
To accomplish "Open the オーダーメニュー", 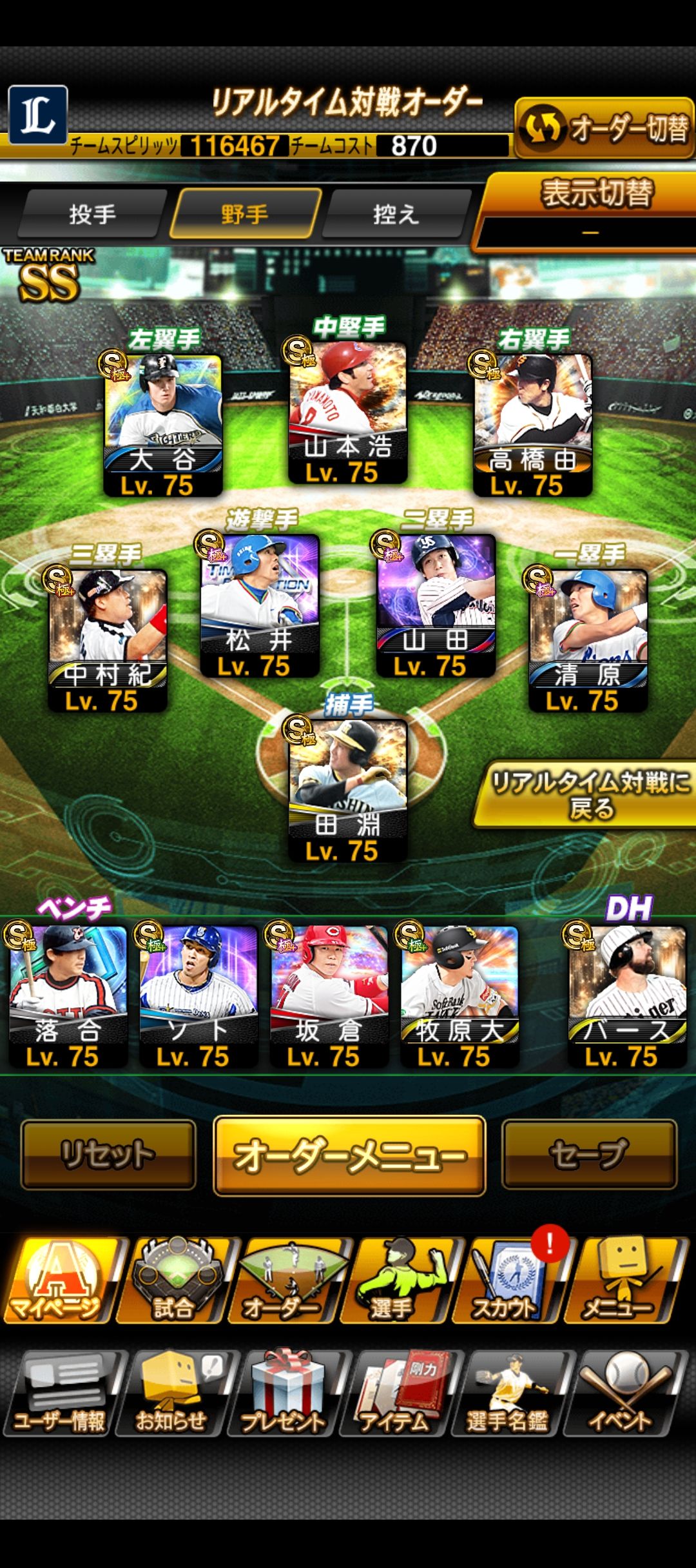I will tap(349, 1156).
